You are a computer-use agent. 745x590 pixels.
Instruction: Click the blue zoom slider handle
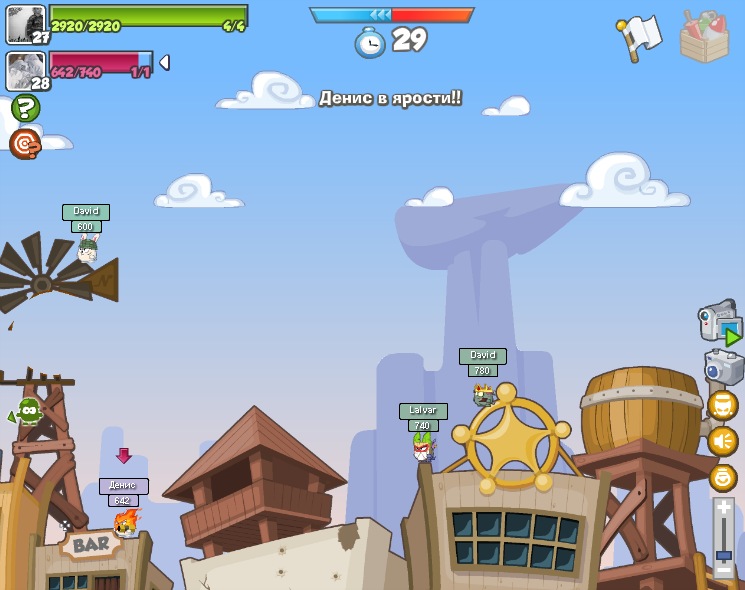(723, 555)
